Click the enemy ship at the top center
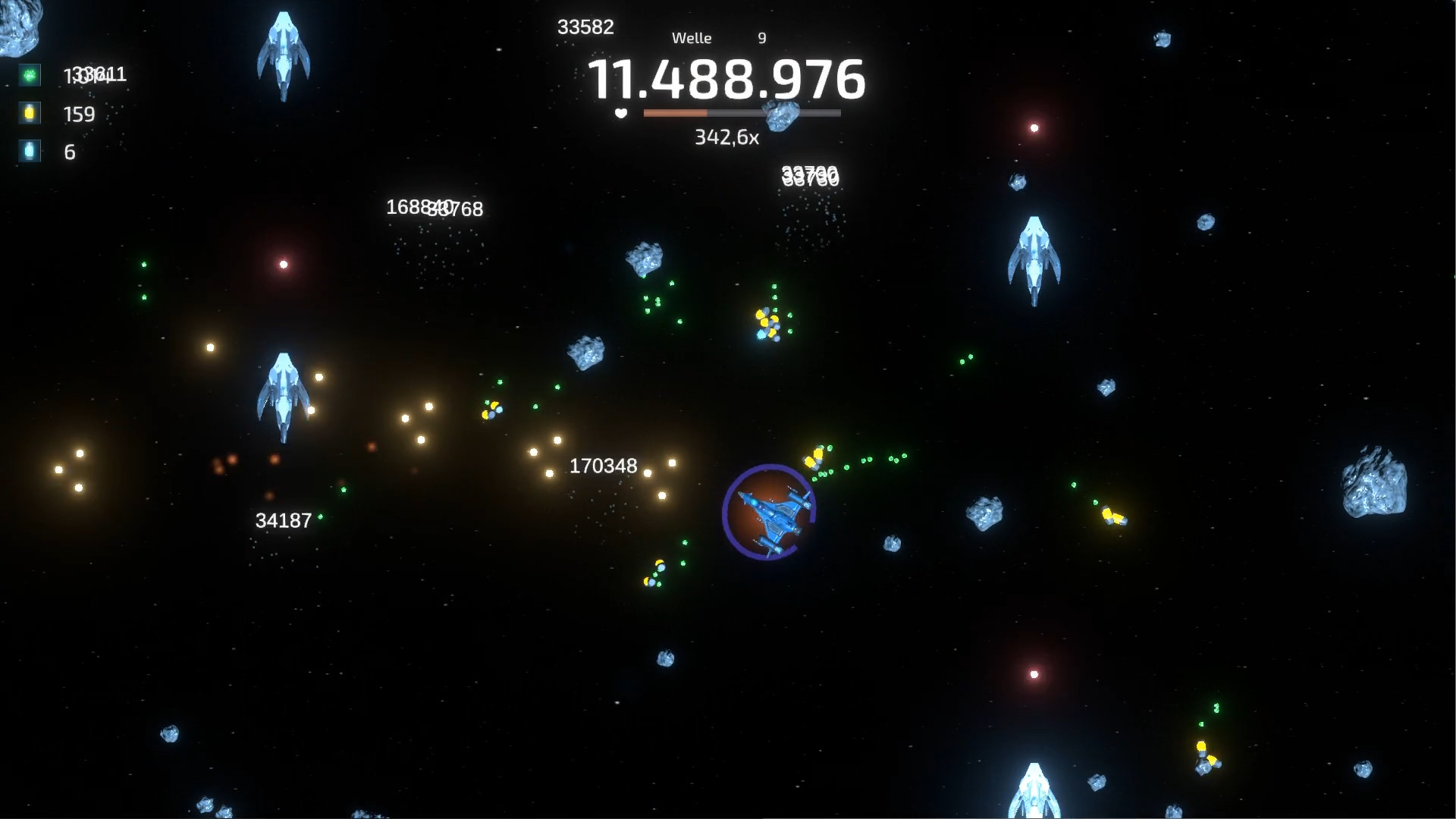This screenshot has width=1456, height=819. point(284,53)
